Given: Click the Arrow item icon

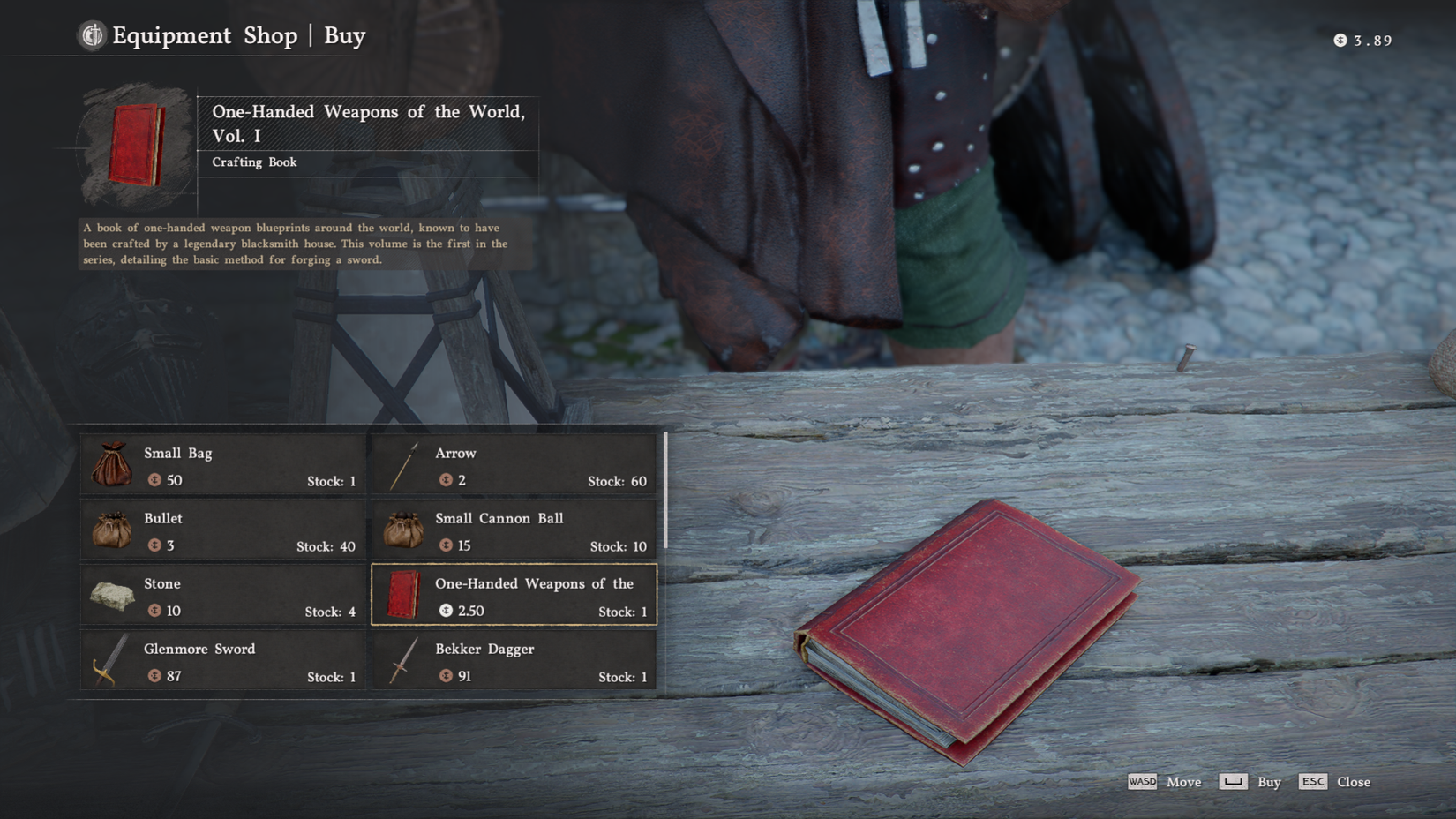Looking at the screenshot, I should 404,465.
